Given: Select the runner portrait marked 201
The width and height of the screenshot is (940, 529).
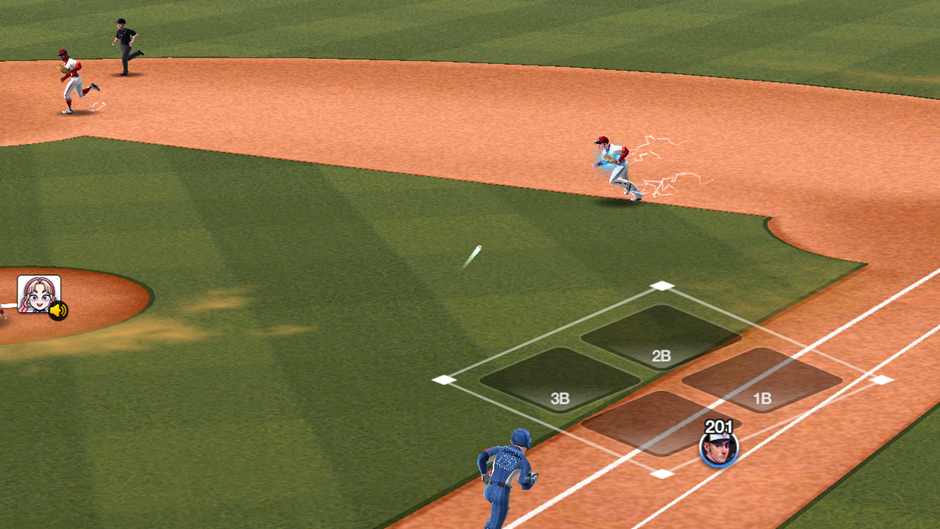Looking at the screenshot, I should [x=718, y=447].
